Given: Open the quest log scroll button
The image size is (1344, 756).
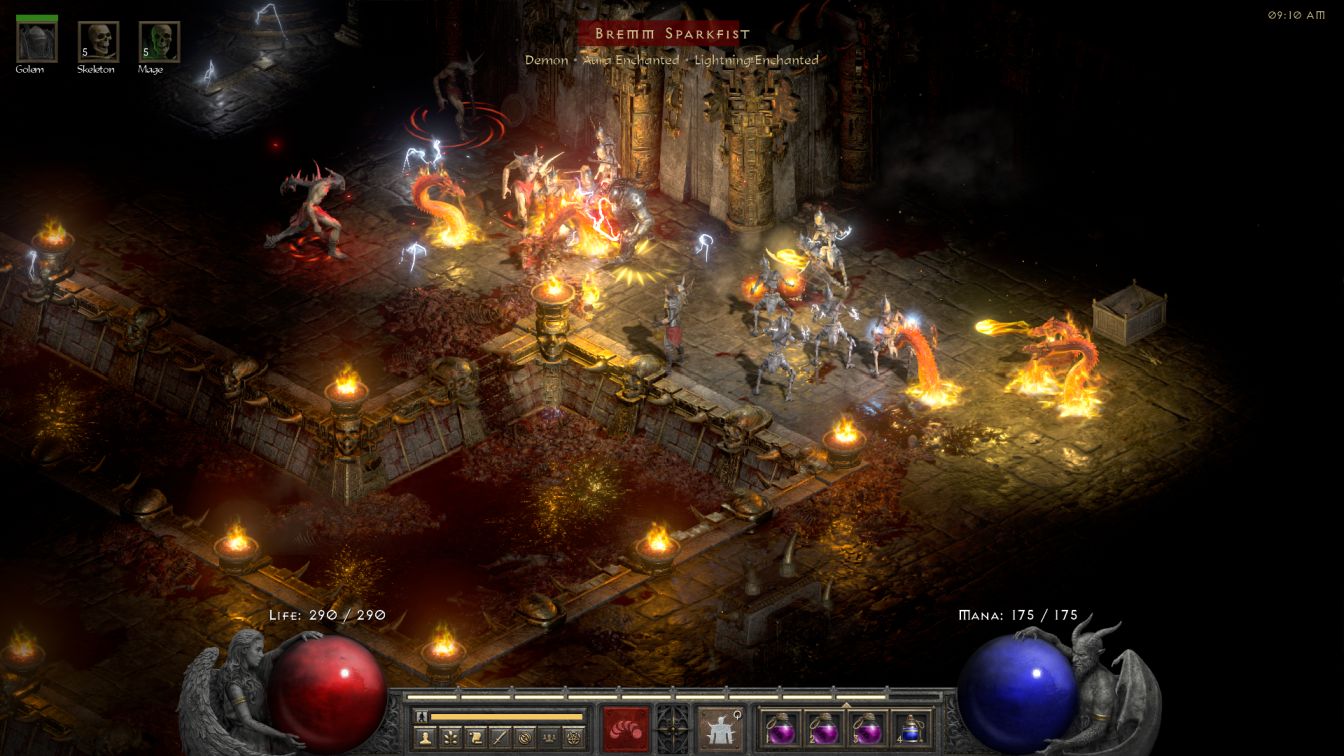Looking at the screenshot, I should [475, 737].
